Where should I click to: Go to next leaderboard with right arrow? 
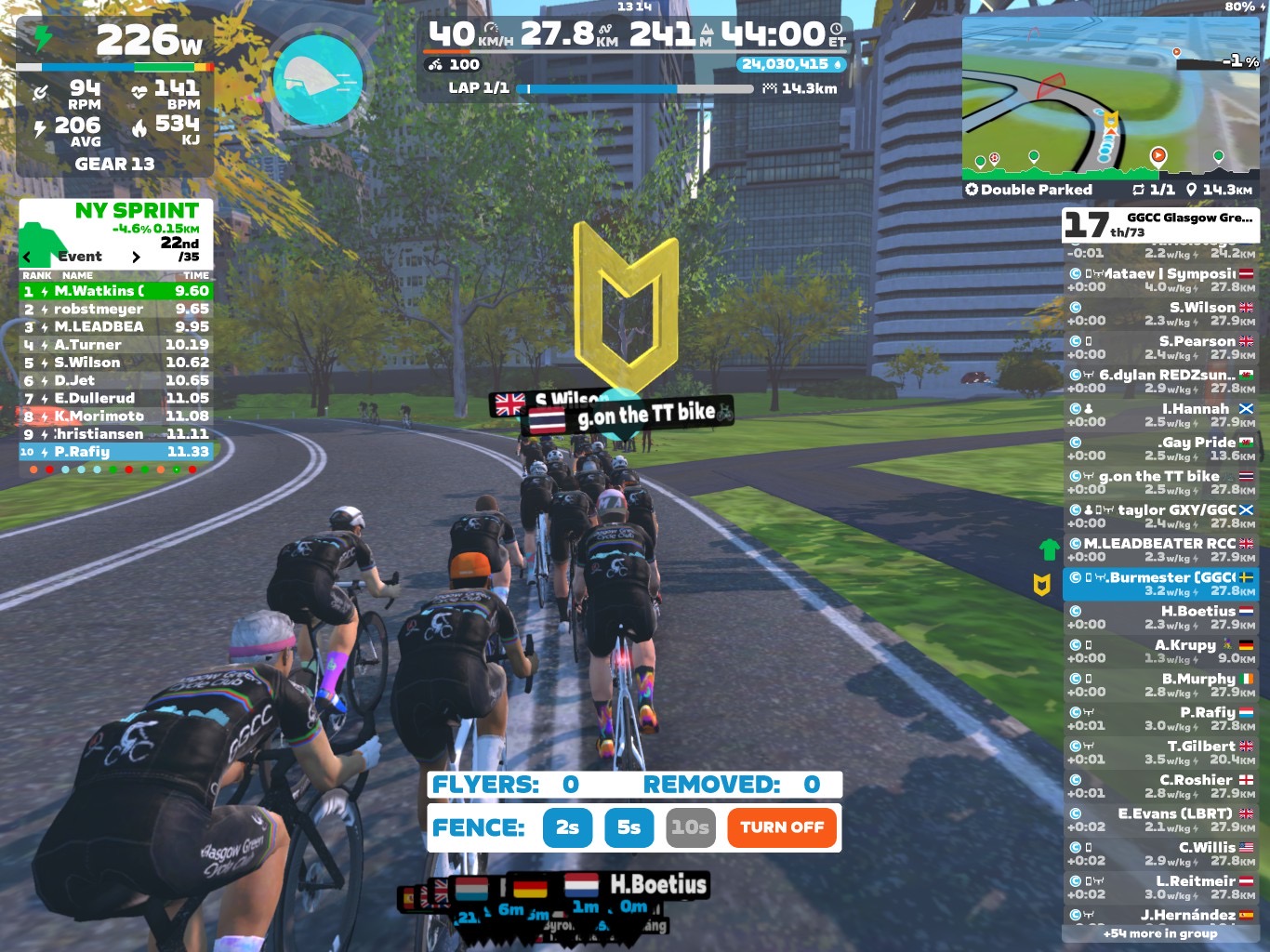(136, 258)
